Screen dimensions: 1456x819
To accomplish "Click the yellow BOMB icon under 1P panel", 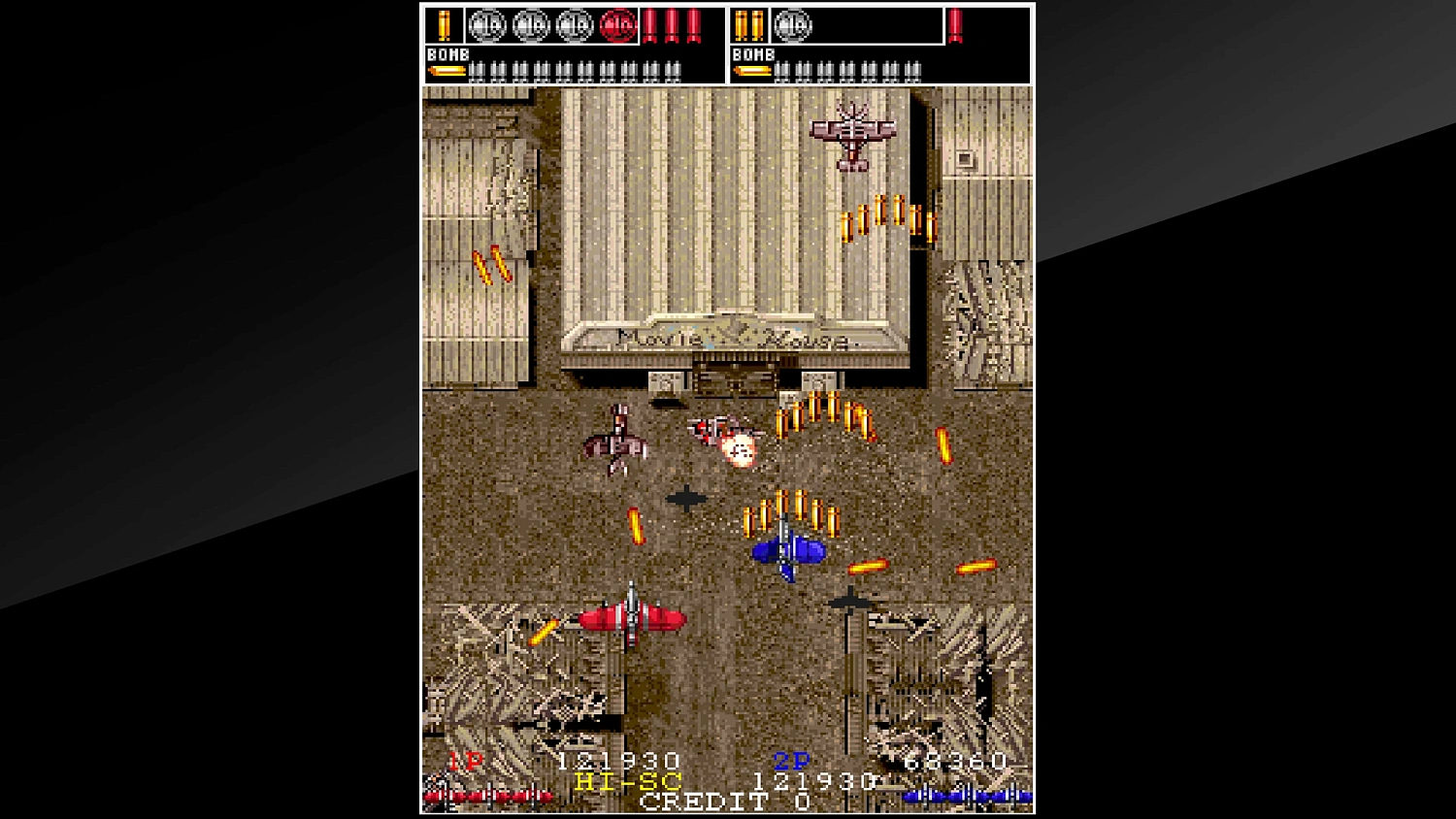I will 447,71.
